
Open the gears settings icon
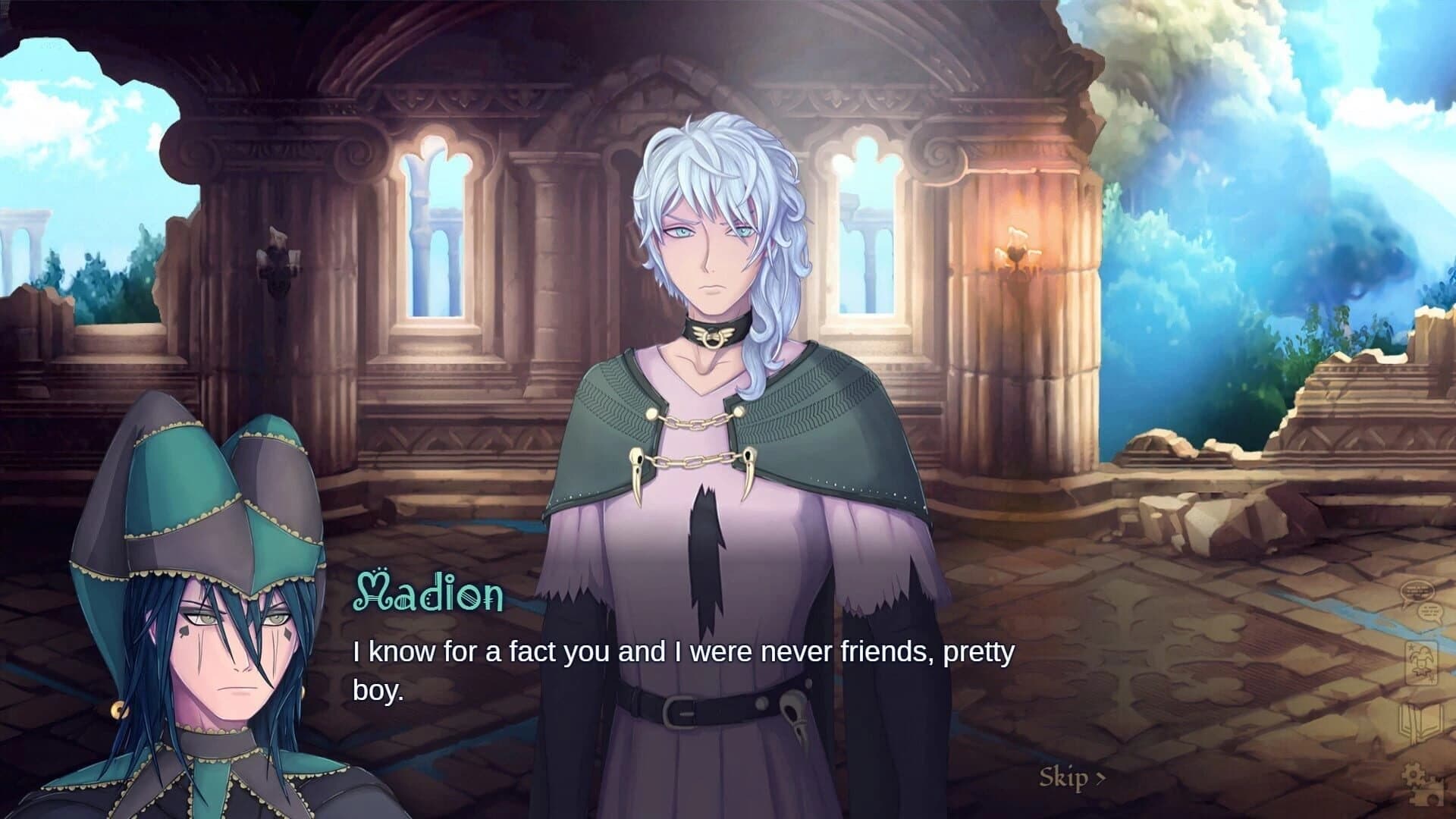[1420, 784]
